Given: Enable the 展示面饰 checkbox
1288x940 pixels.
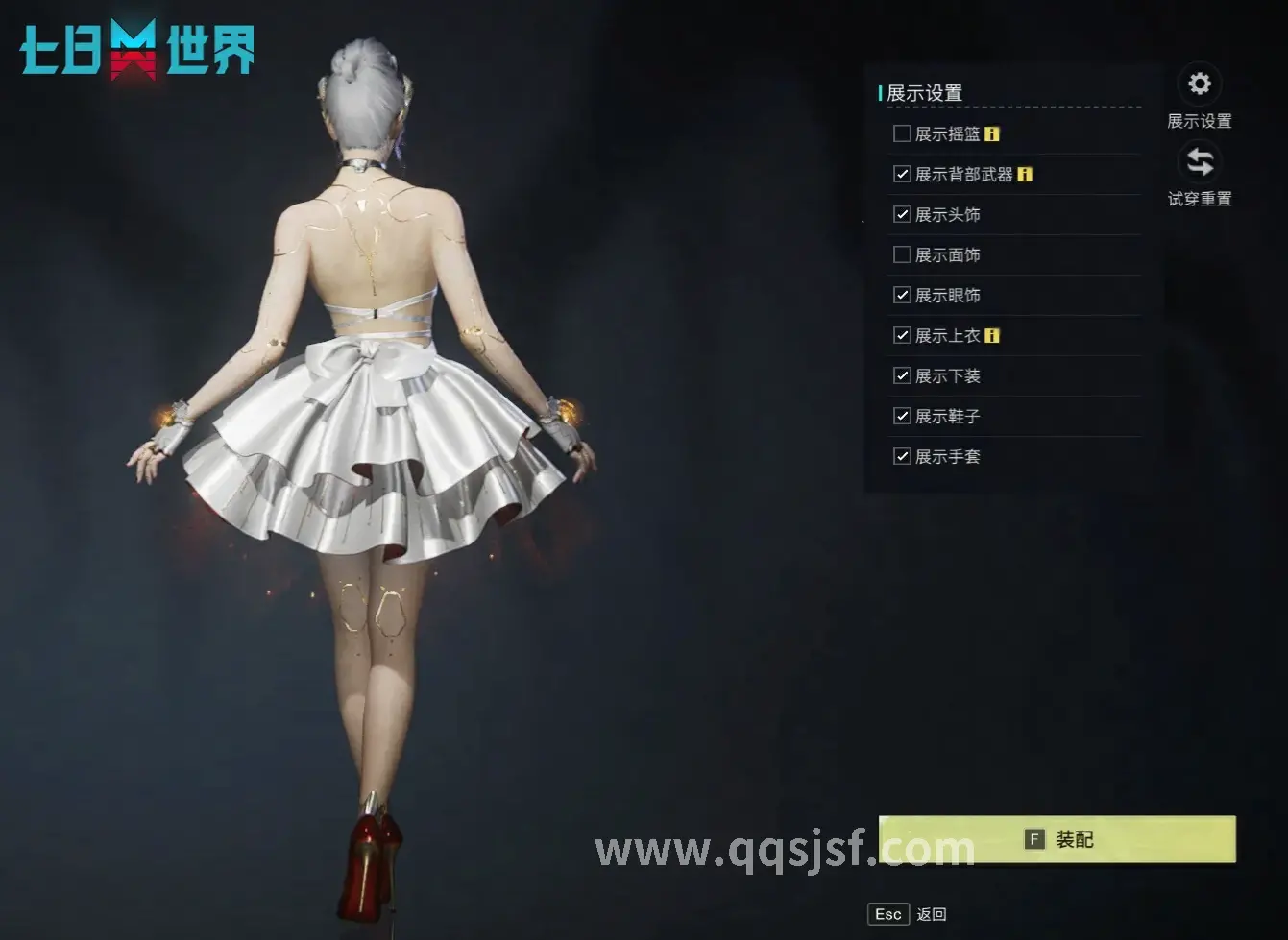Looking at the screenshot, I should (x=901, y=255).
